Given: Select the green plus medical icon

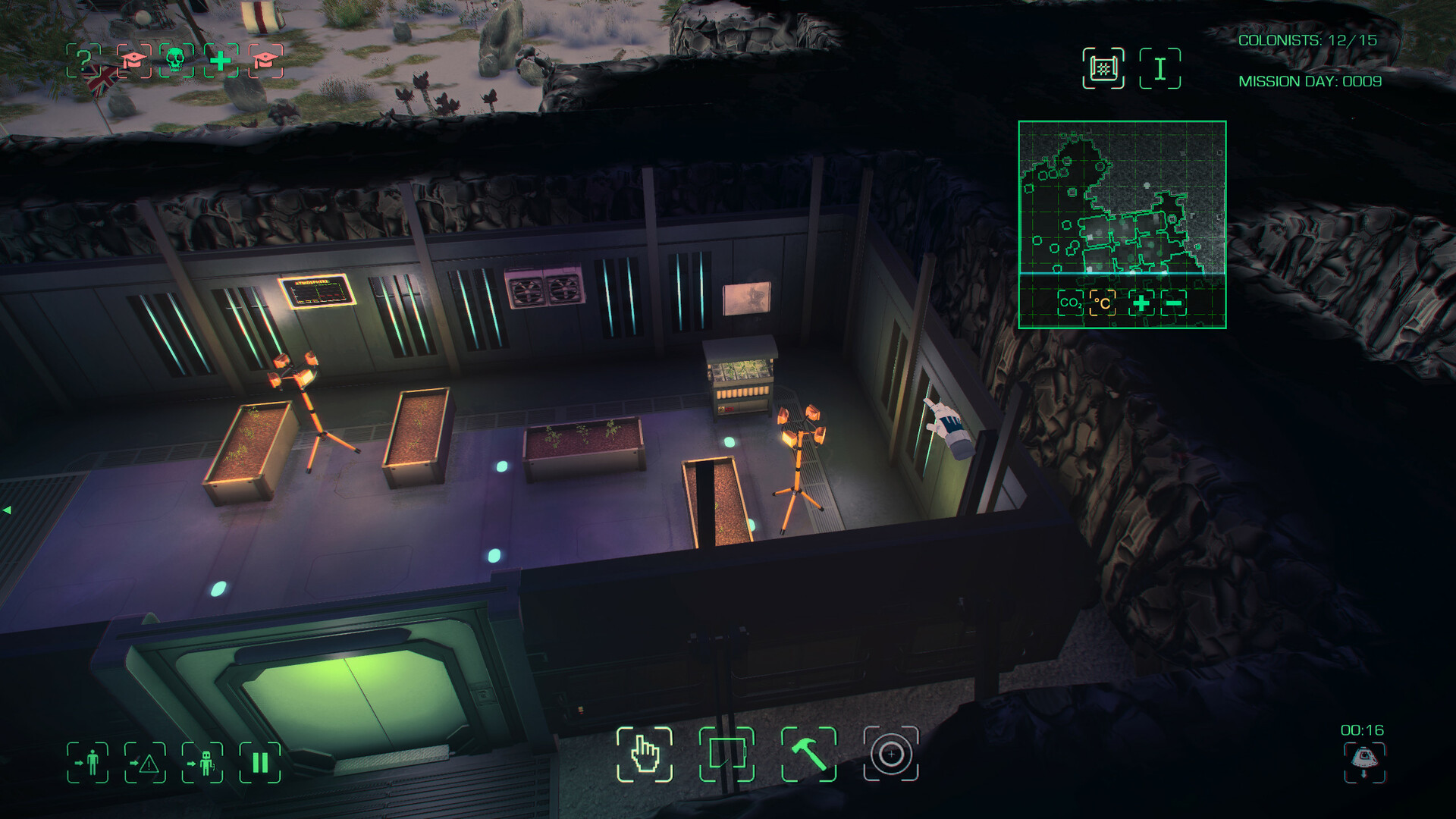Looking at the screenshot, I should [x=221, y=60].
